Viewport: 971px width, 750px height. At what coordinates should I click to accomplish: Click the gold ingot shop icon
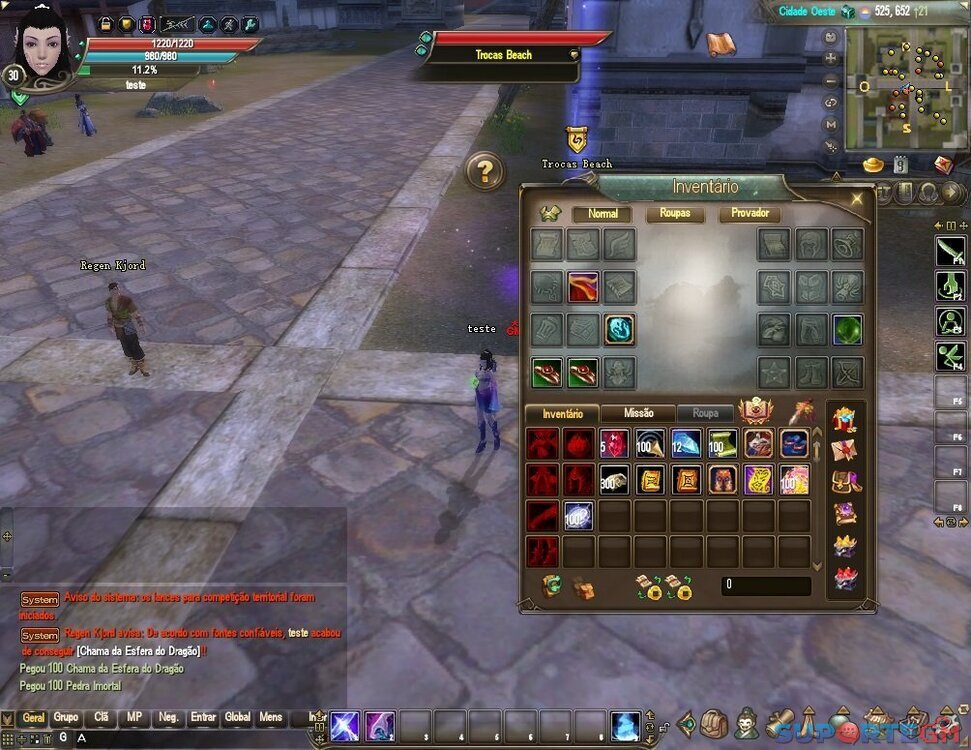(x=873, y=164)
